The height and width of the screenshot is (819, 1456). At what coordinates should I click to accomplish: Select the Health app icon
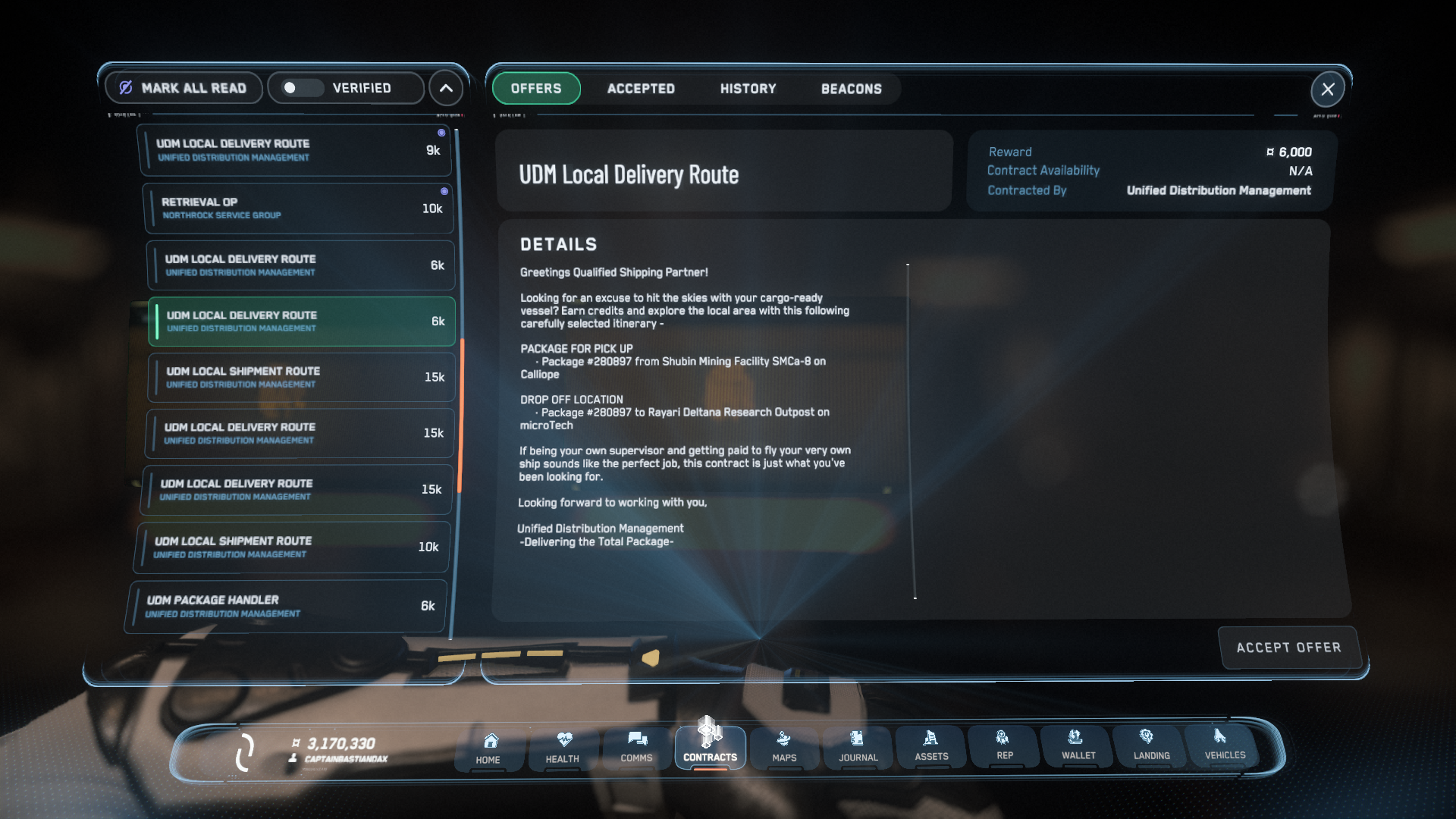click(x=563, y=747)
